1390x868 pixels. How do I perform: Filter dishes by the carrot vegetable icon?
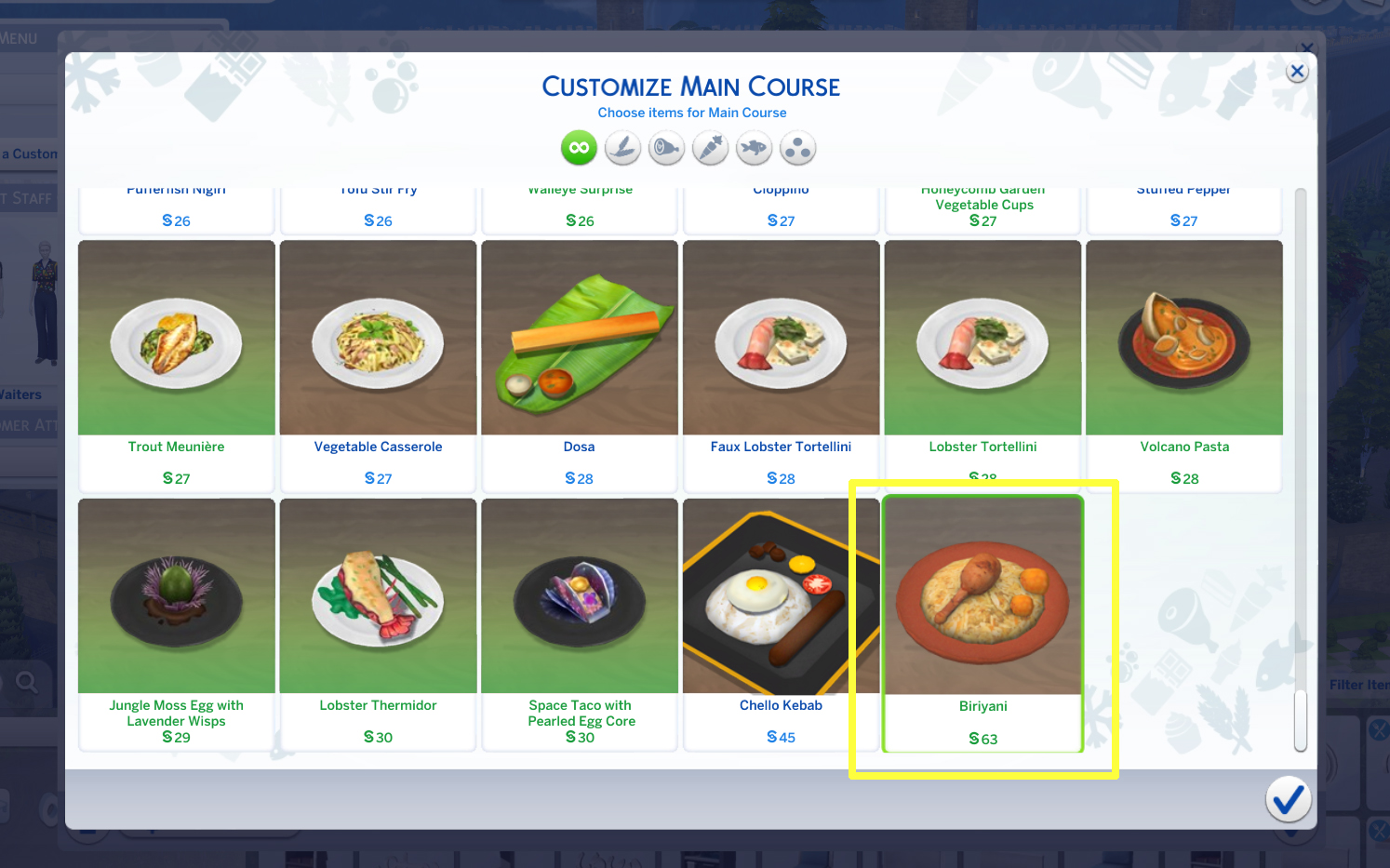click(709, 147)
